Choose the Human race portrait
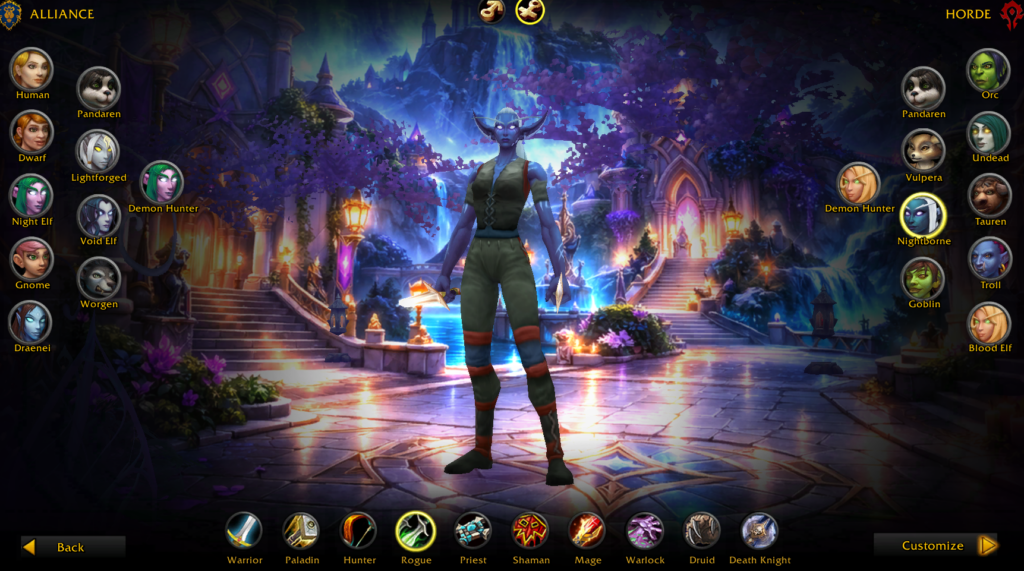Image resolution: width=1024 pixels, height=571 pixels. coord(32,68)
